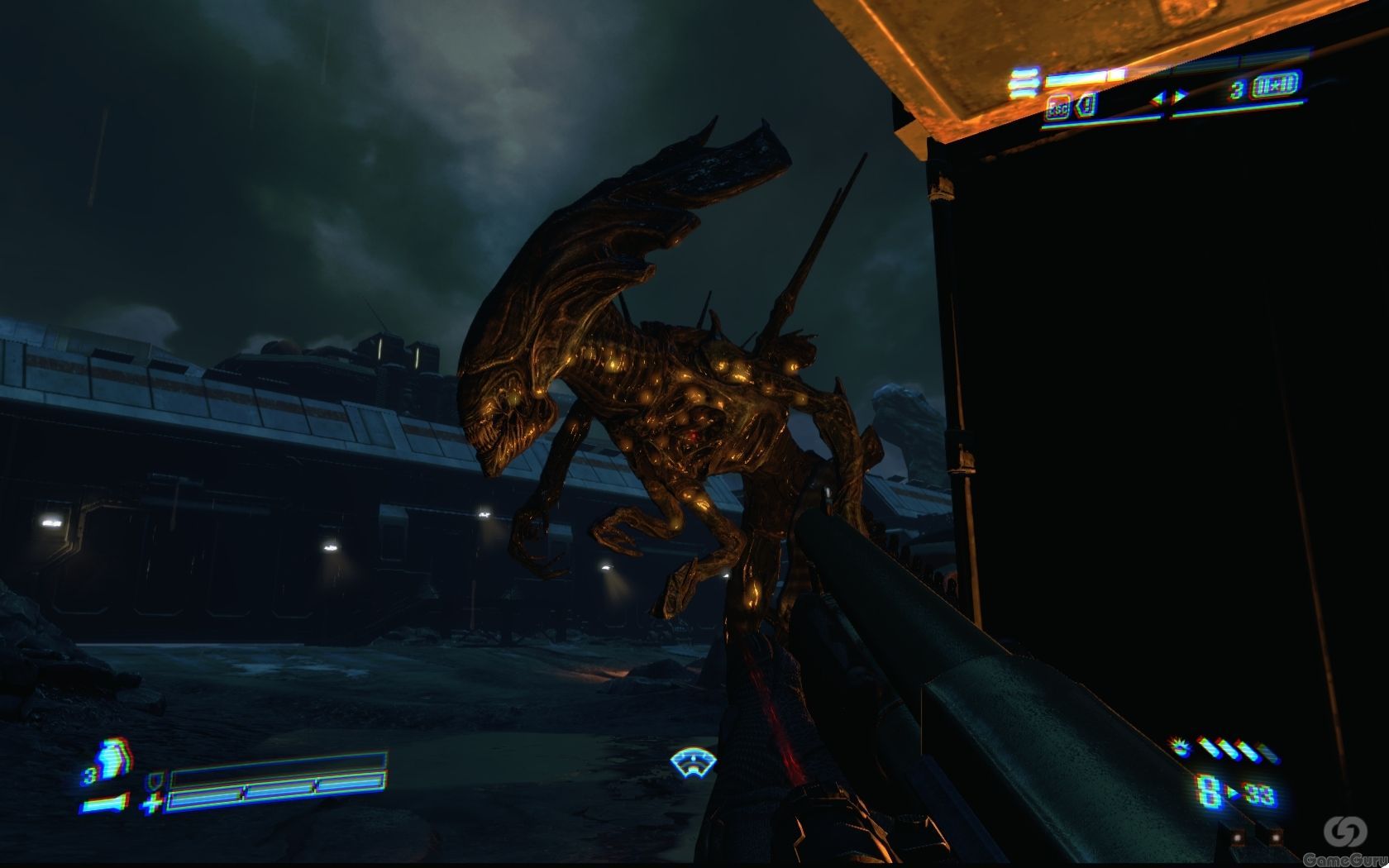Image resolution: width=1389 pixels, height=868 pixels.
Task: Click the rank badge with star
Action: tap(1274, 85)
